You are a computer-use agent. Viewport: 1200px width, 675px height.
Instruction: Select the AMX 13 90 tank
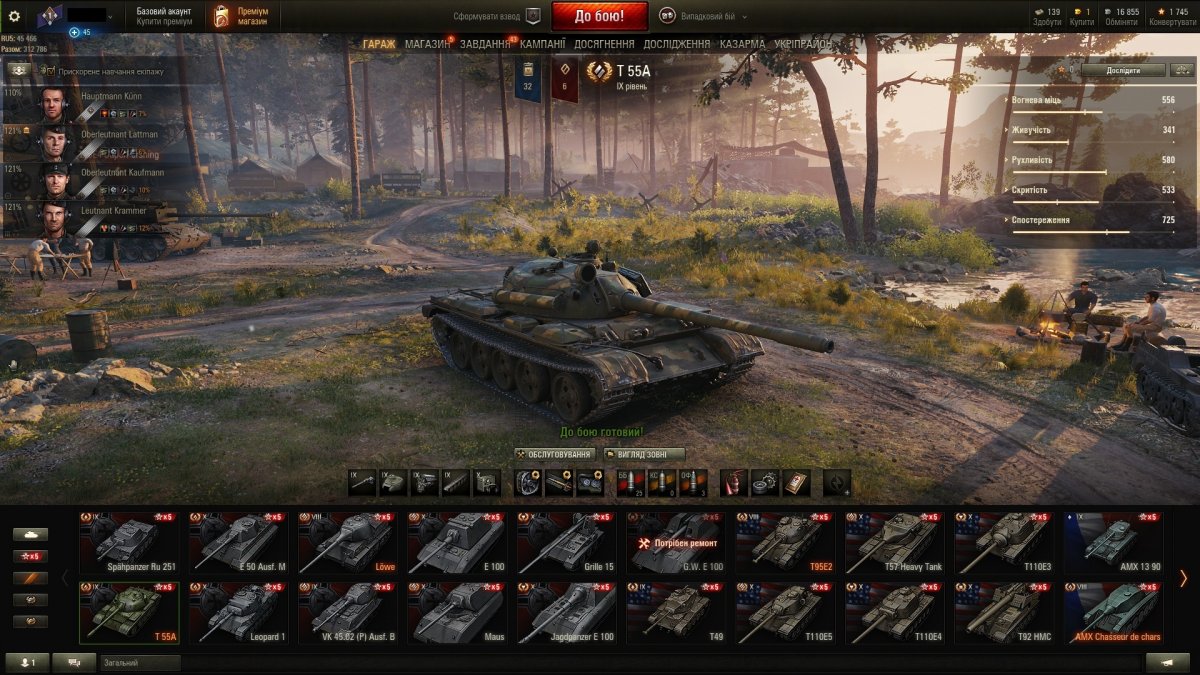click(x=1111, y=542)
